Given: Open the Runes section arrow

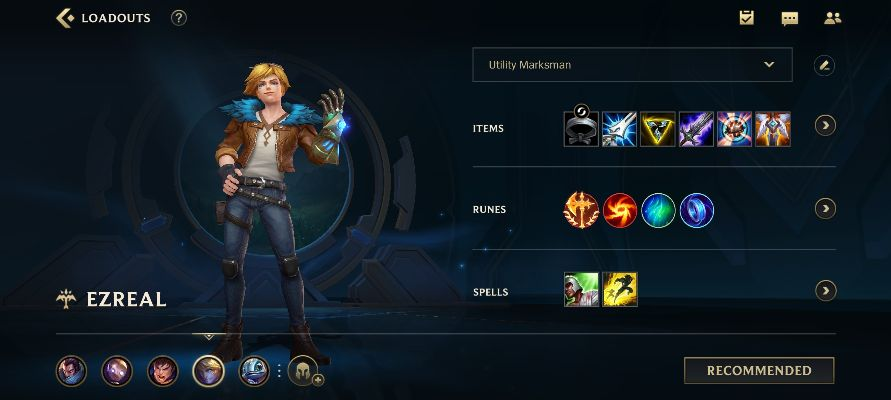Looking at the screenshot, I should 825,208.
